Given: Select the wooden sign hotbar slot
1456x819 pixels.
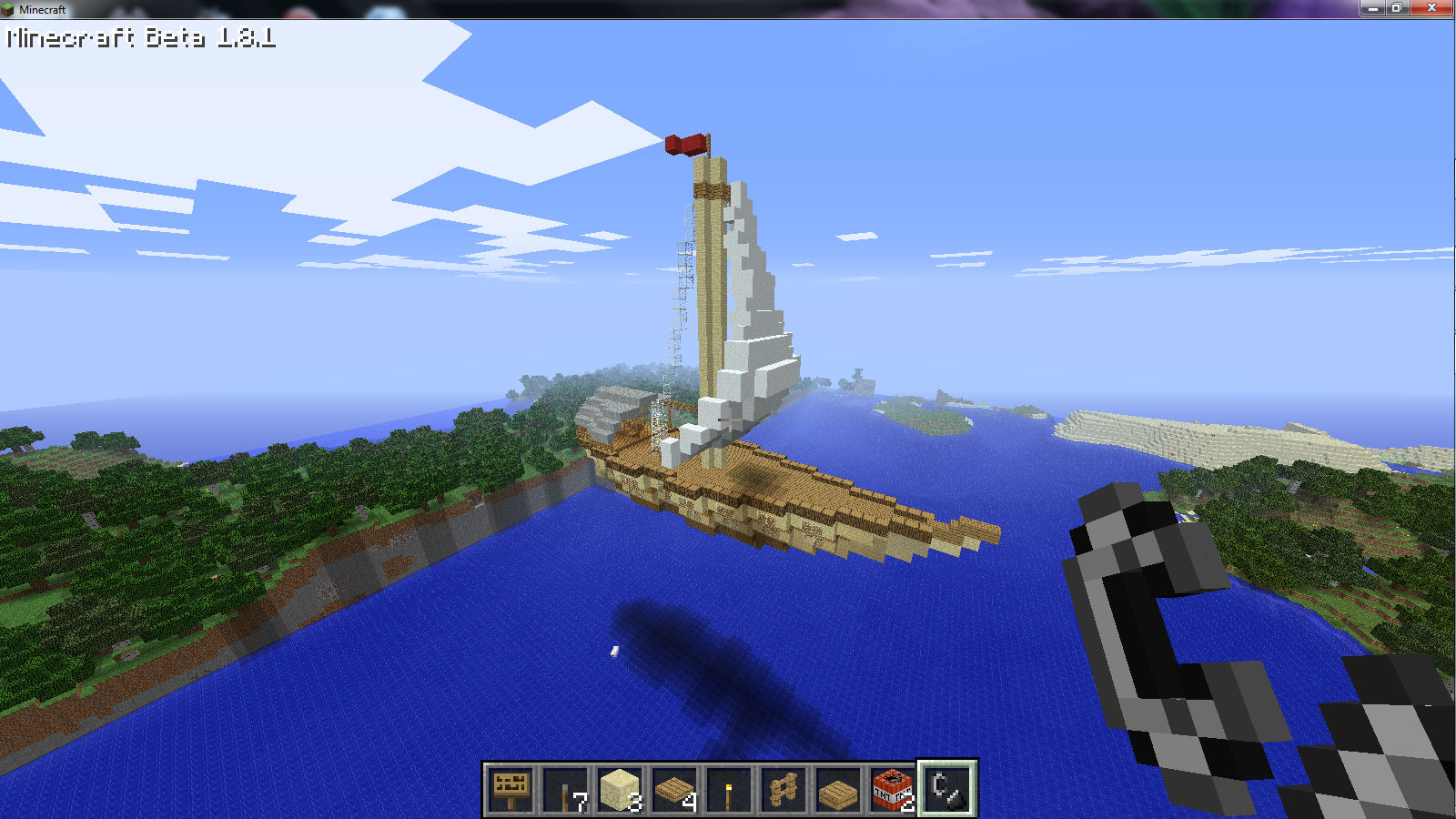Looking at the screenshot, I should click(511, 789).
